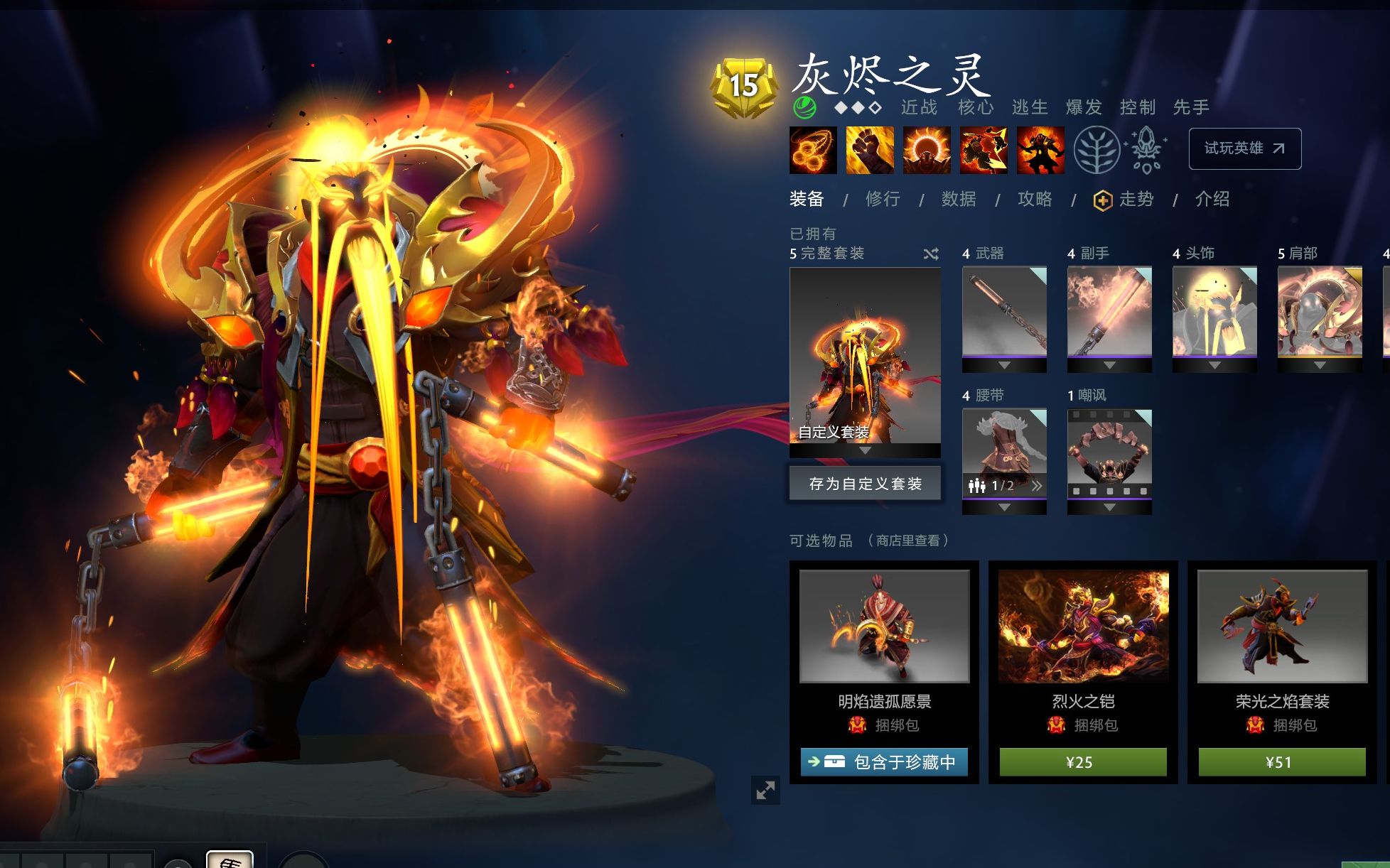Select the 武器 weapon slot
Screen dimensions: 1390x868
click(x=1004, y=312)
